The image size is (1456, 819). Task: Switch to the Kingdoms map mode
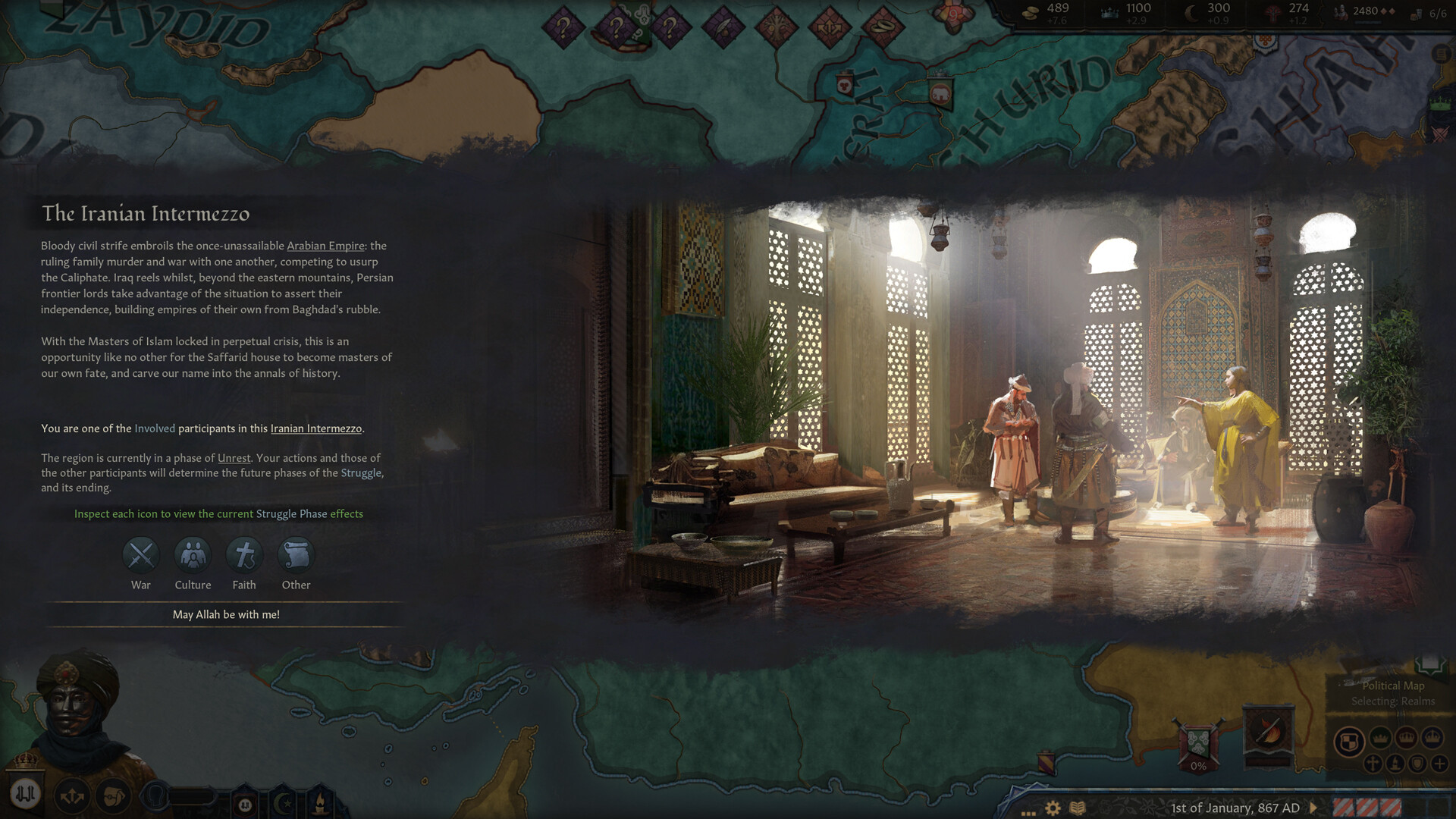pos(1407,738)
